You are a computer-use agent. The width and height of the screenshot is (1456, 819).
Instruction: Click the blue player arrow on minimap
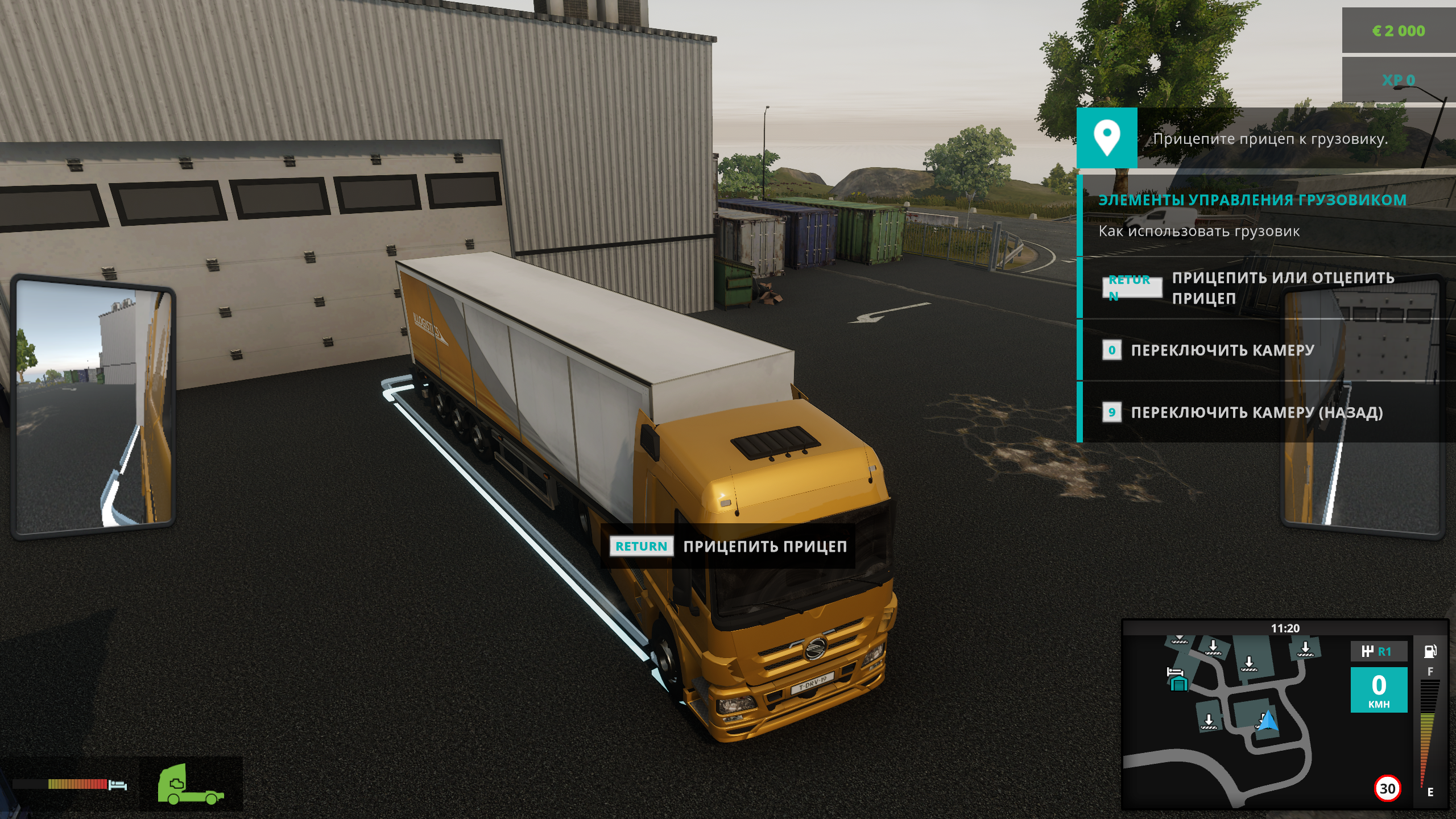pos(1268,722)
